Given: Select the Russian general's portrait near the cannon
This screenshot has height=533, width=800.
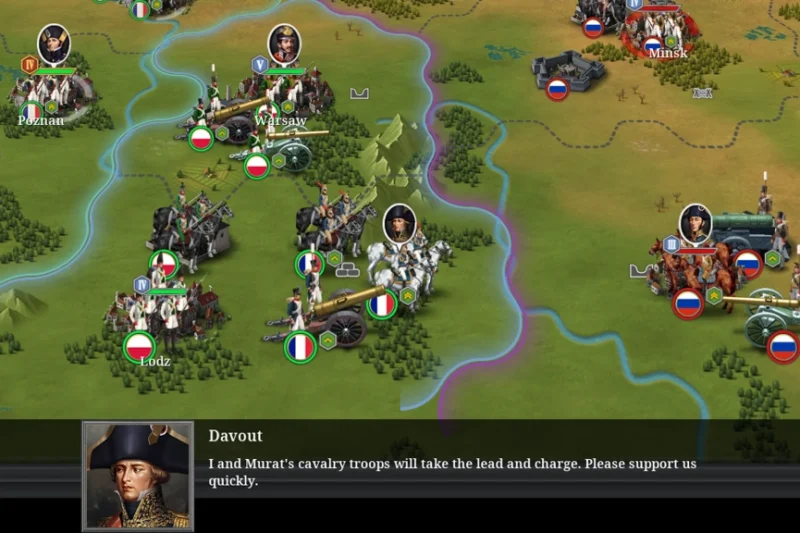Looking at the screenshot, I should pyautogui.click(x=695, y=224).
